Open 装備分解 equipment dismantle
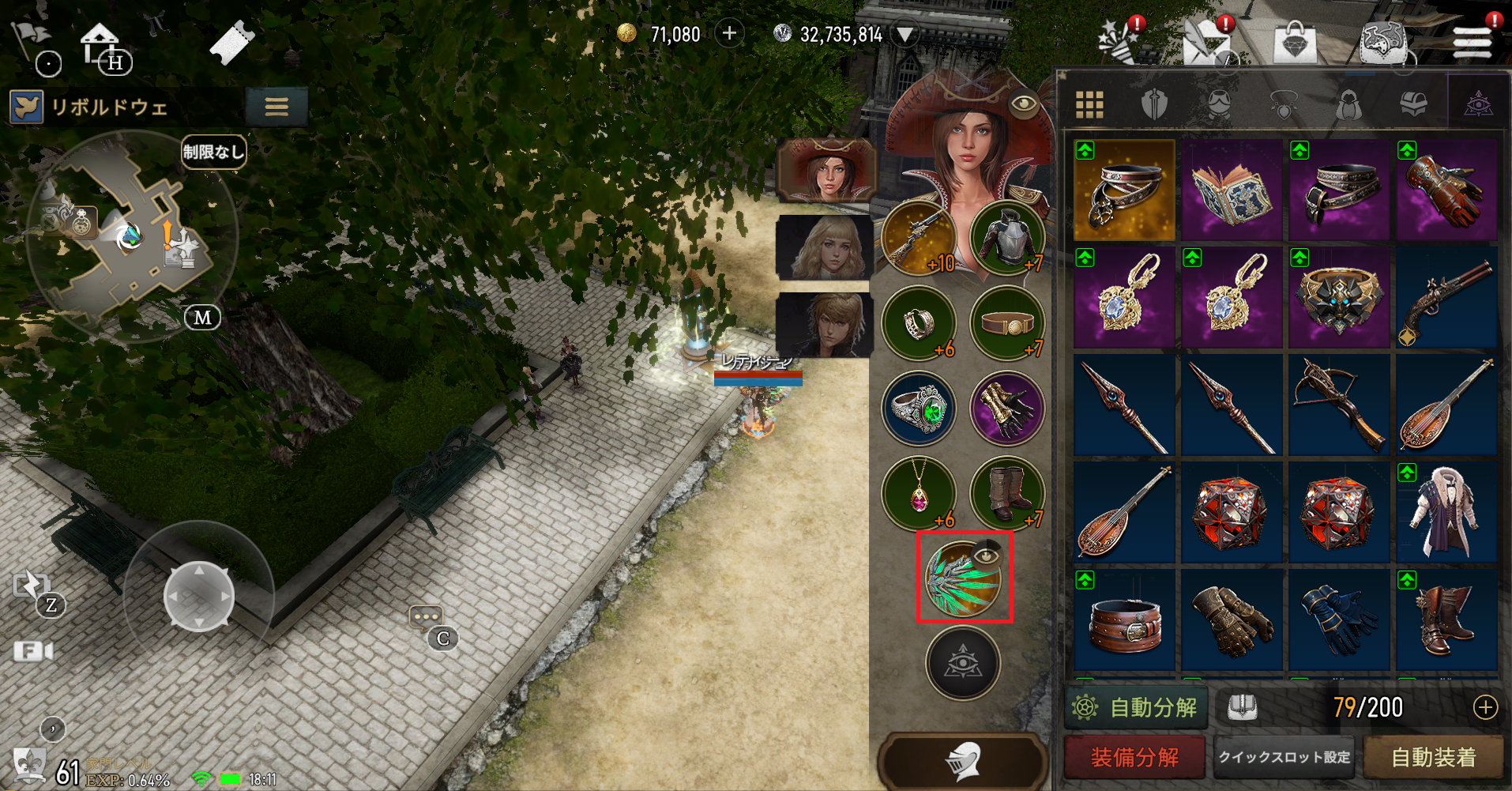The height and width of the screenshot is (791, 1512). coord(1134,758)
